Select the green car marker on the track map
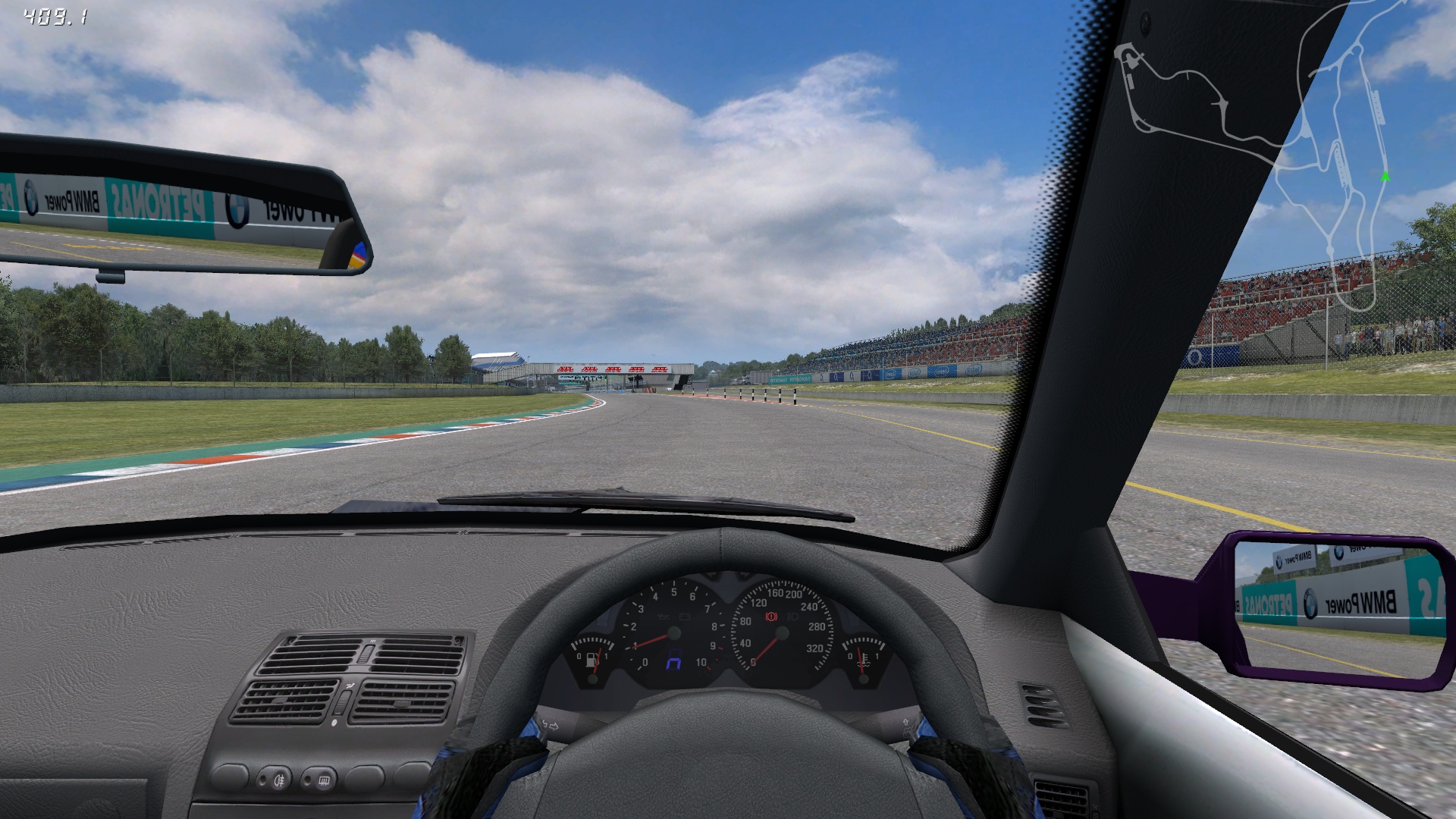Viewport: 1456px width, 819px height. pyautogui.click(x=1385, y=177)
